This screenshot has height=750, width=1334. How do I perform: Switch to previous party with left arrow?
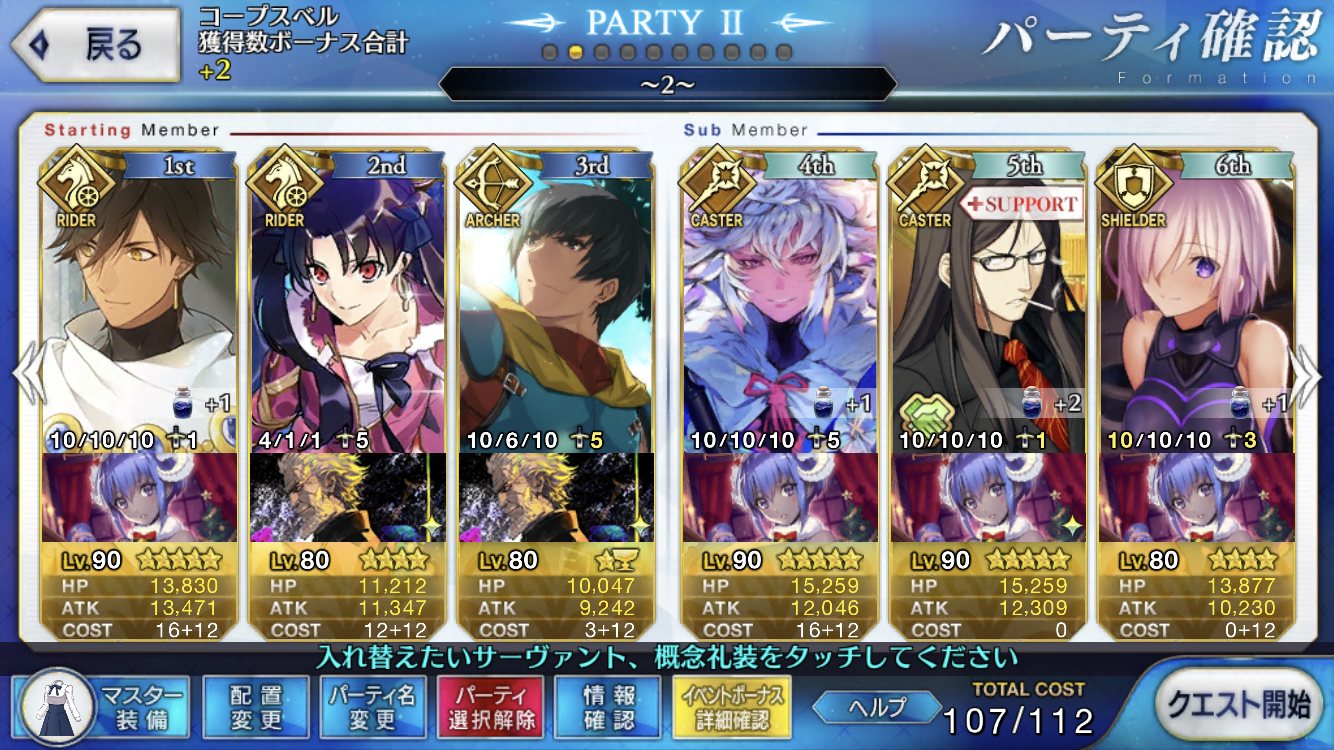[27, 374]
